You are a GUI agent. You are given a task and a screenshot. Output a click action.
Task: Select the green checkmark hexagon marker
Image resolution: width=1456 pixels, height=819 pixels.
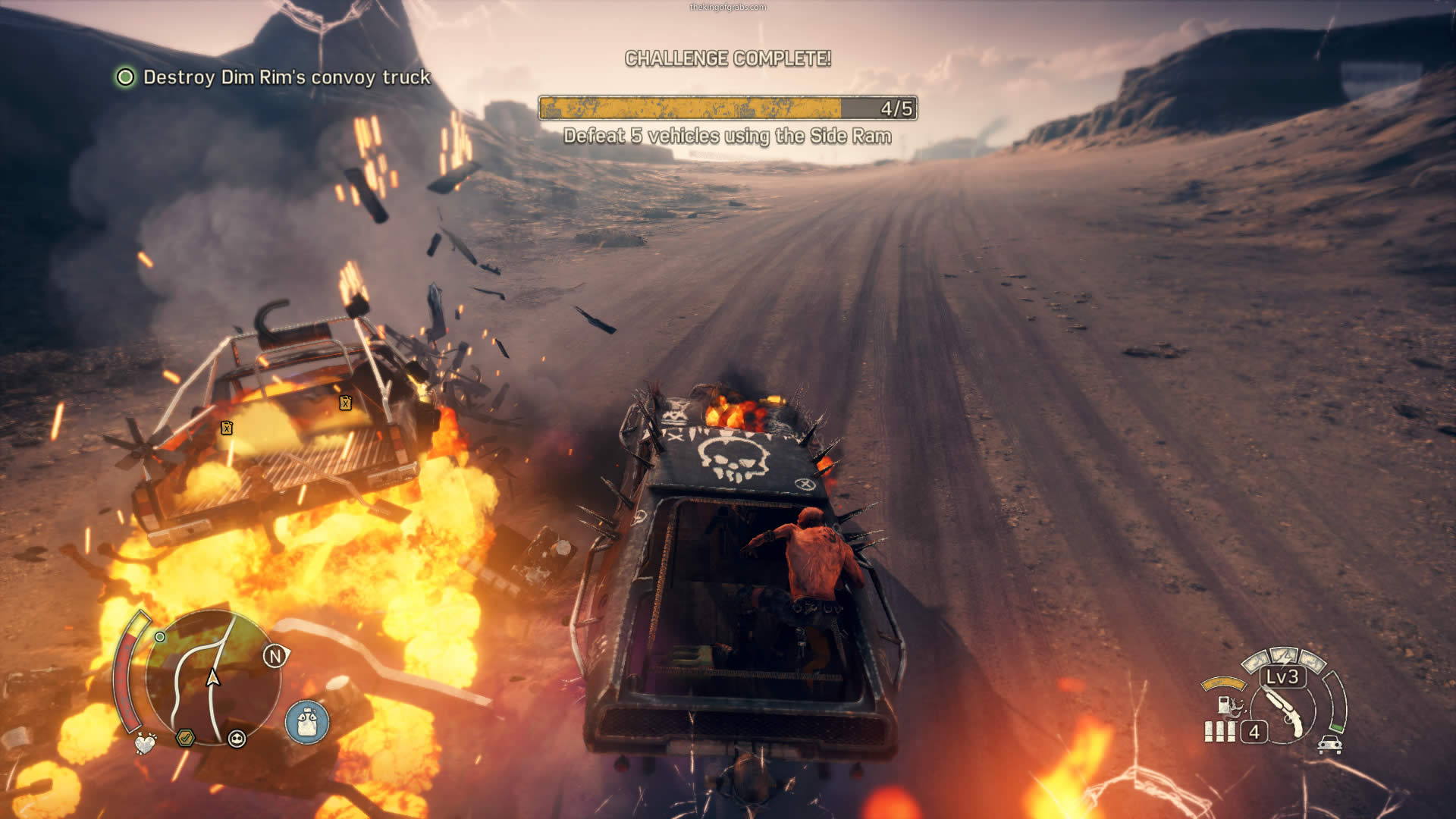(185, 737)
